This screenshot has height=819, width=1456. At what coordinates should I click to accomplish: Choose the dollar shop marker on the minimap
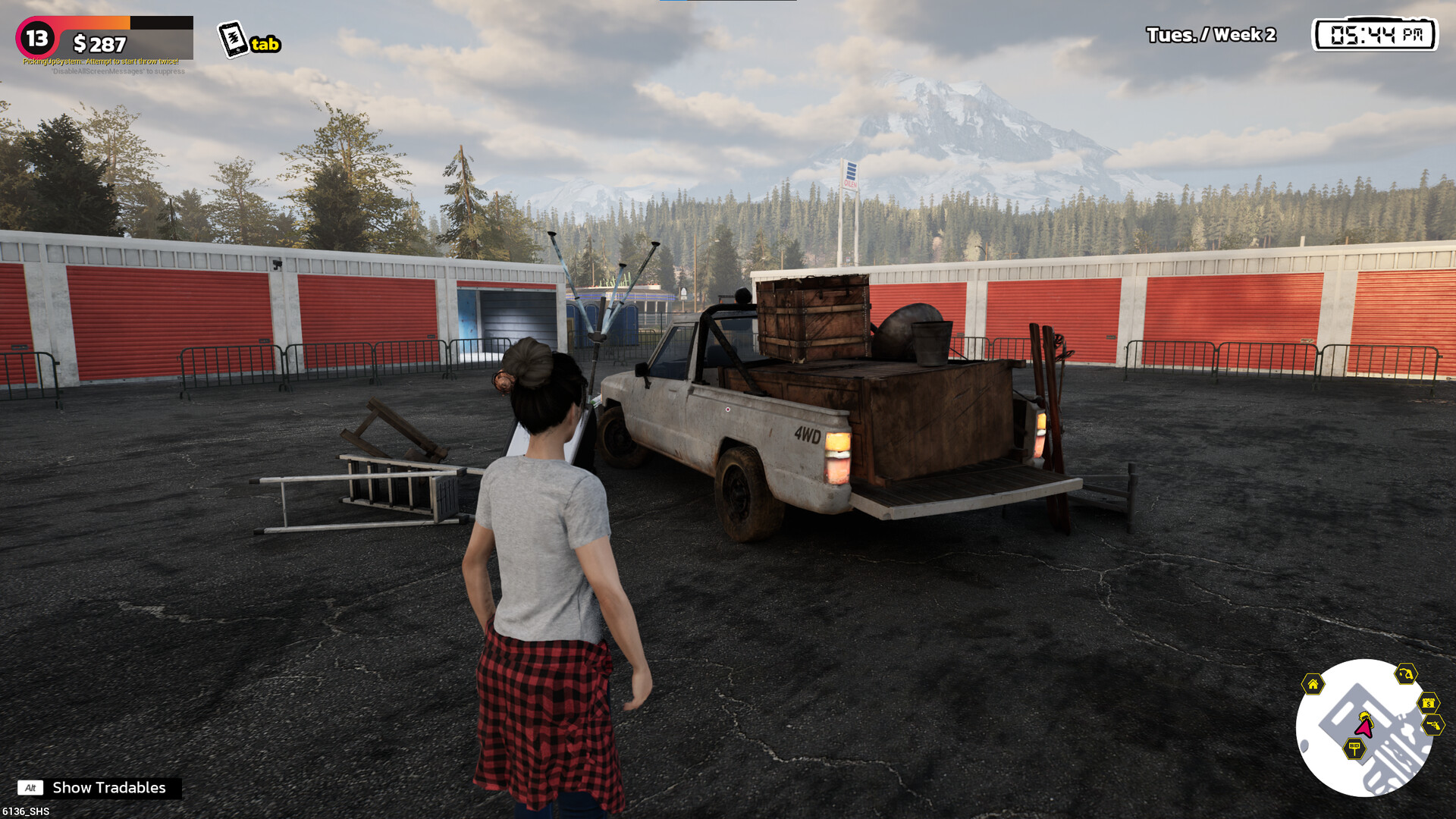click(1429, 703)
